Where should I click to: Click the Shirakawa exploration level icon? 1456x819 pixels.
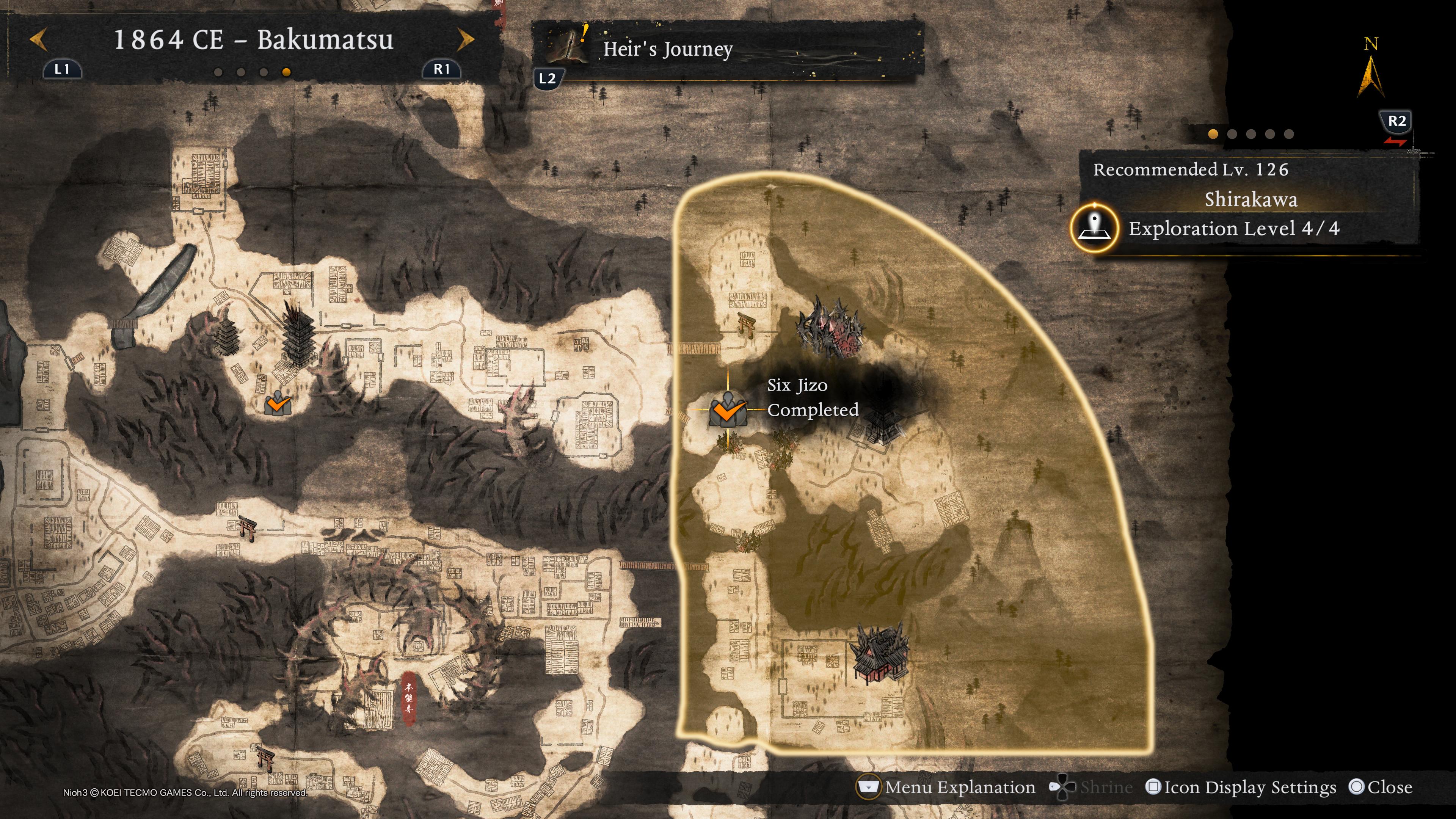(1094, 228)
